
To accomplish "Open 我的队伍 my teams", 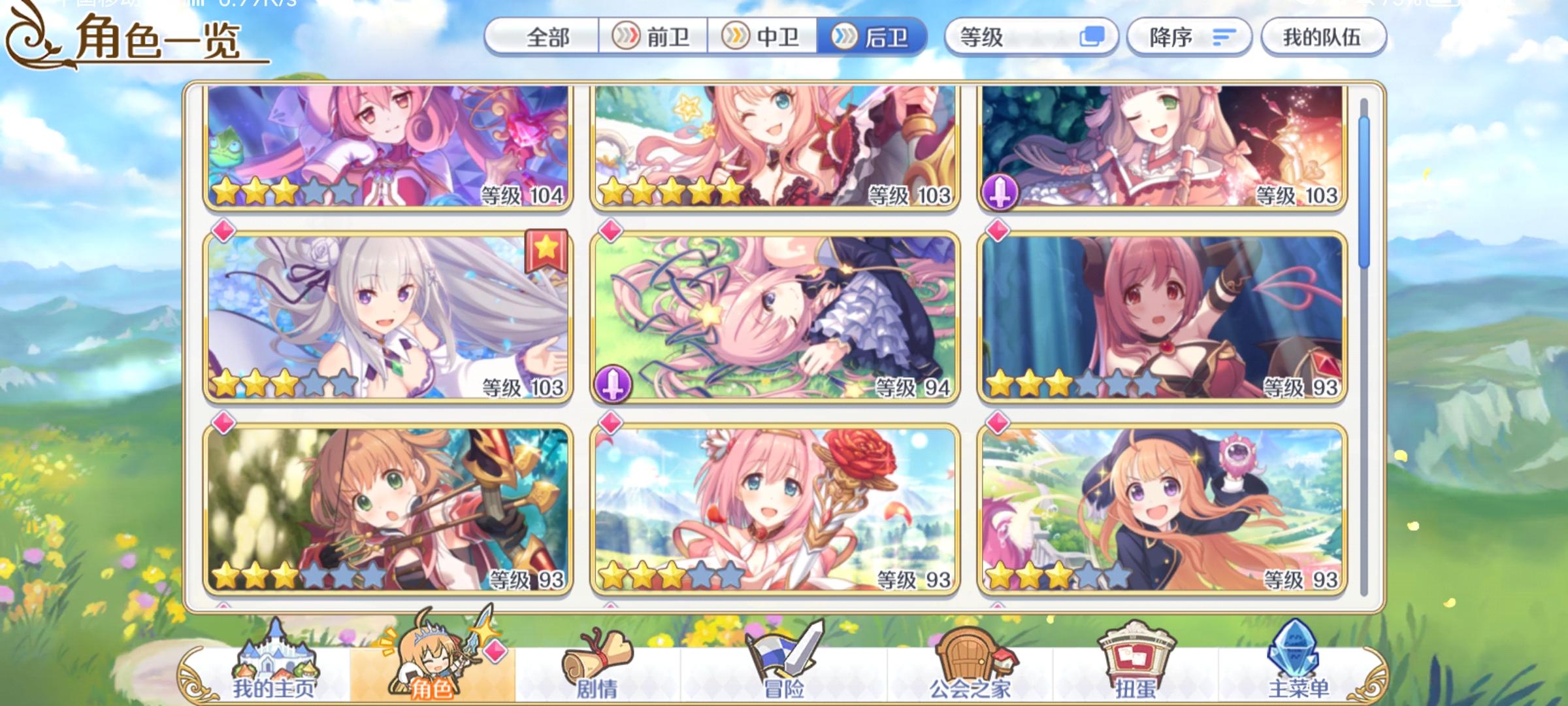I will point(1323,37).
